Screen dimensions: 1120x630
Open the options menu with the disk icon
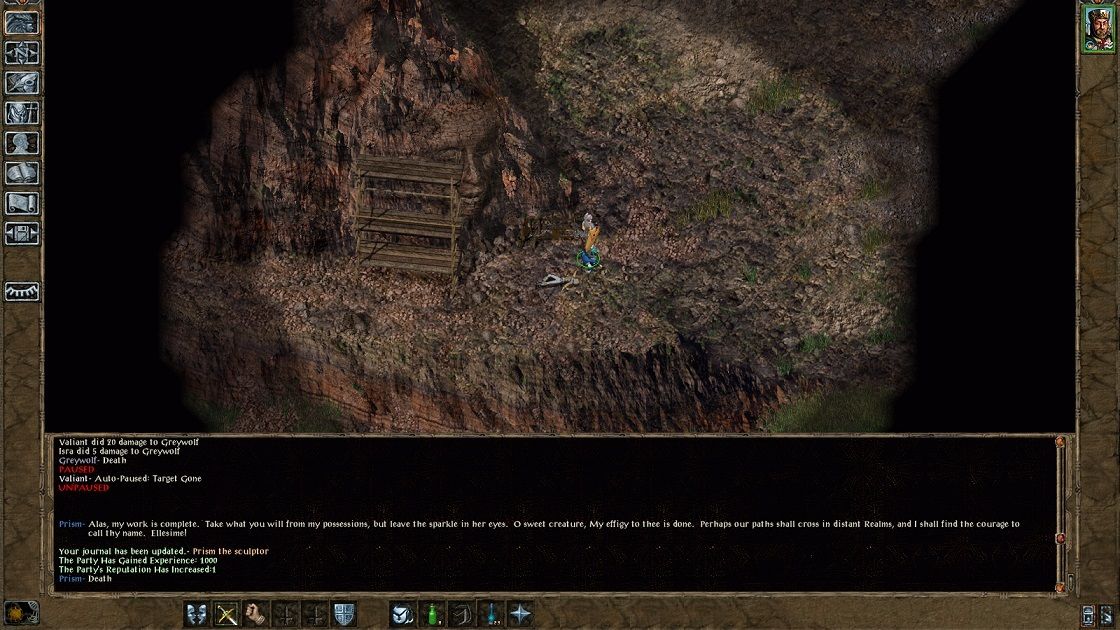pos(22,233)
